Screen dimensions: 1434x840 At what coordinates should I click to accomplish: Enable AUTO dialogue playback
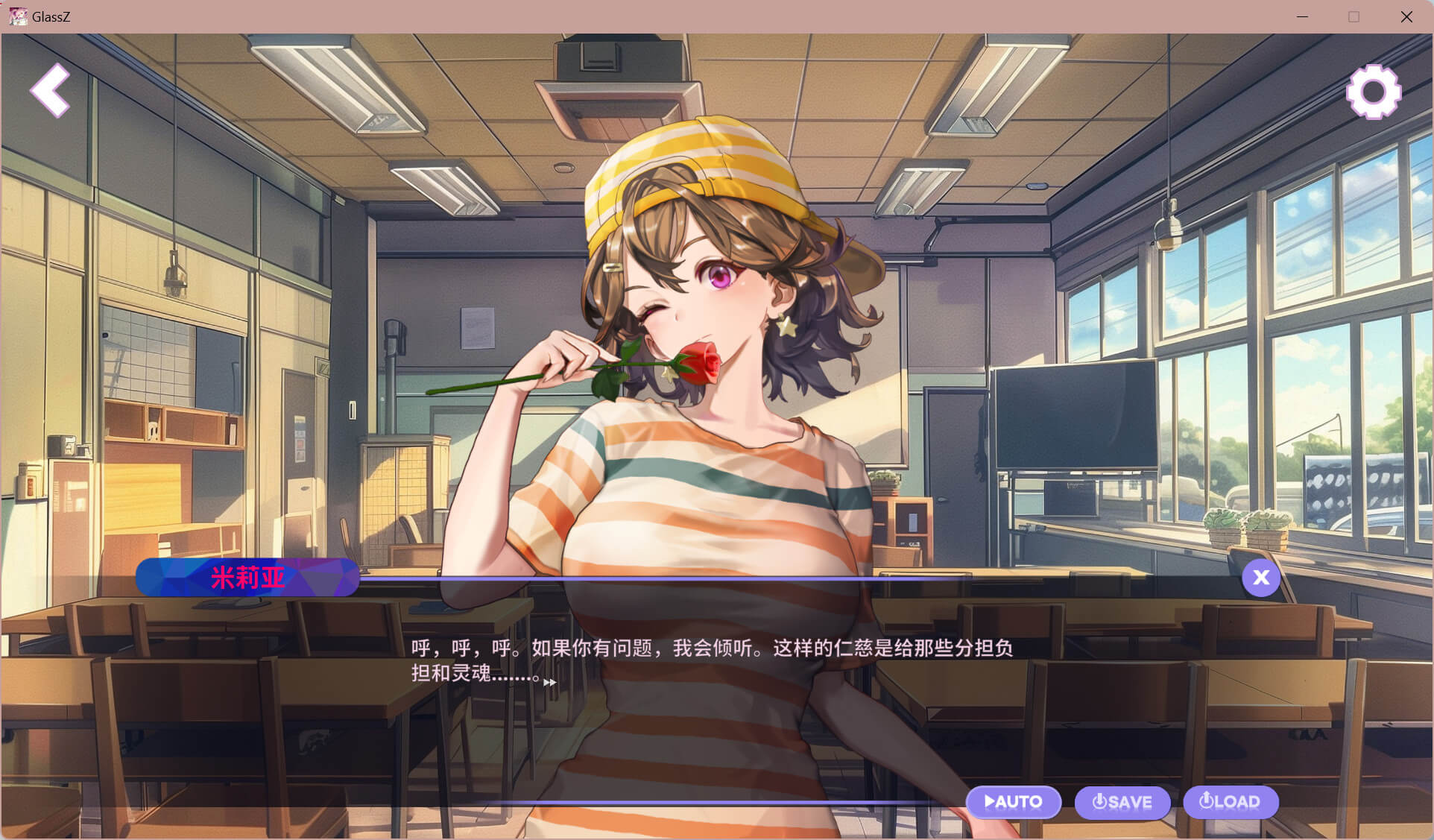pos(1013,802)
